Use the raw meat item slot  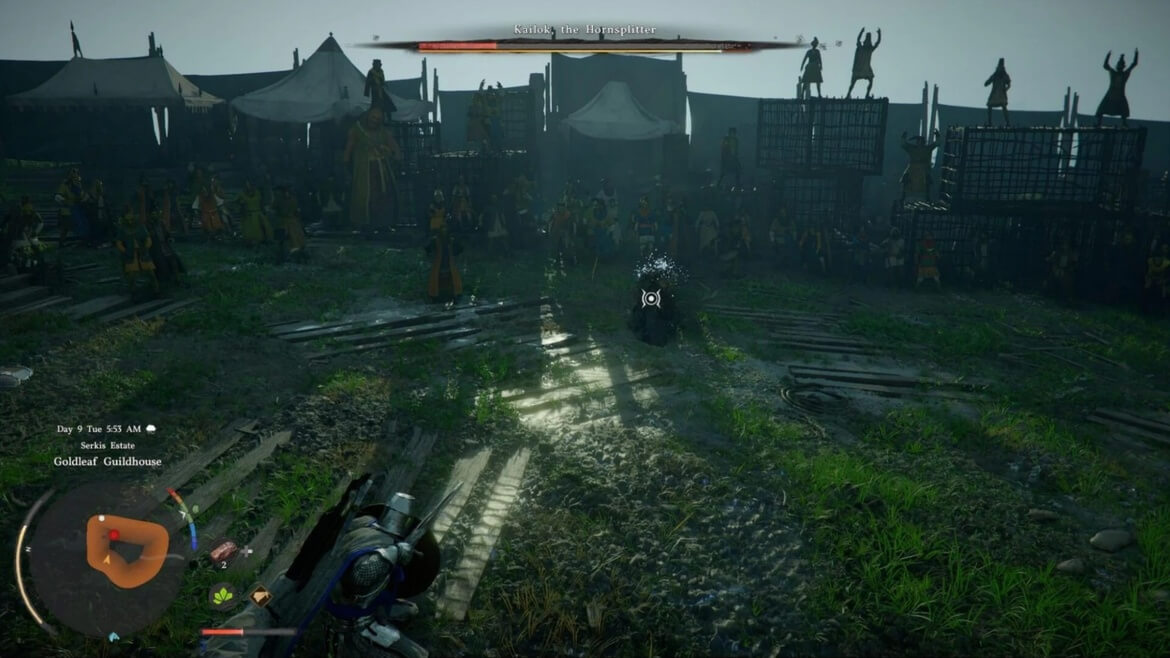tap(222, 551)
